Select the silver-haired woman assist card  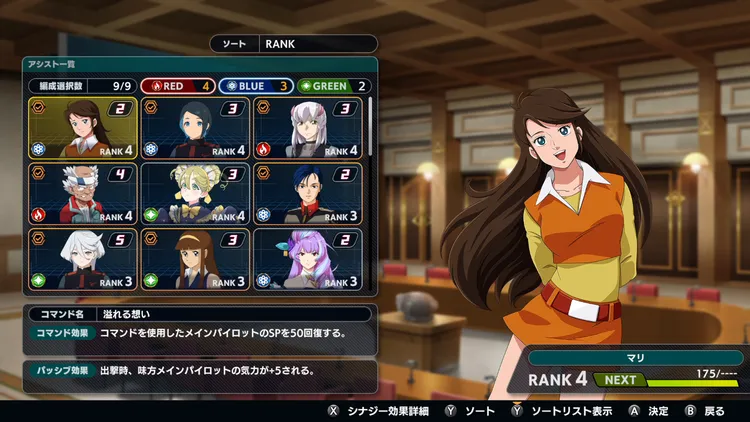[x=307, y=128]
